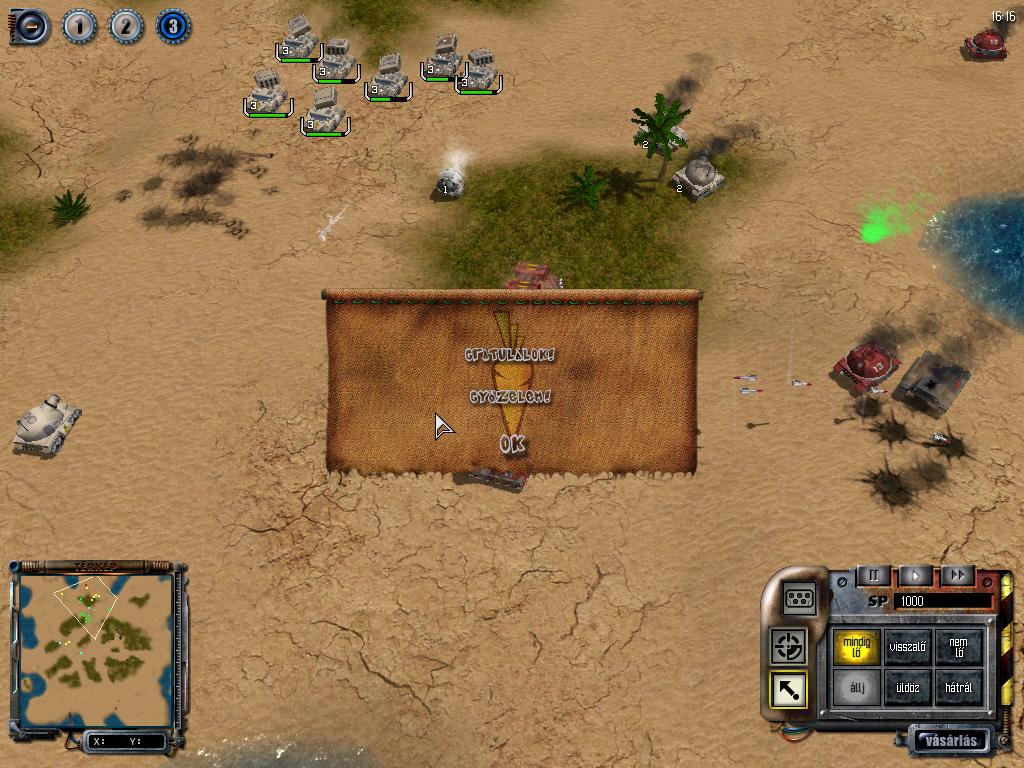Select the arrow cursor command icon
Screen dimensions: 1024x768
tap(789, 689)
